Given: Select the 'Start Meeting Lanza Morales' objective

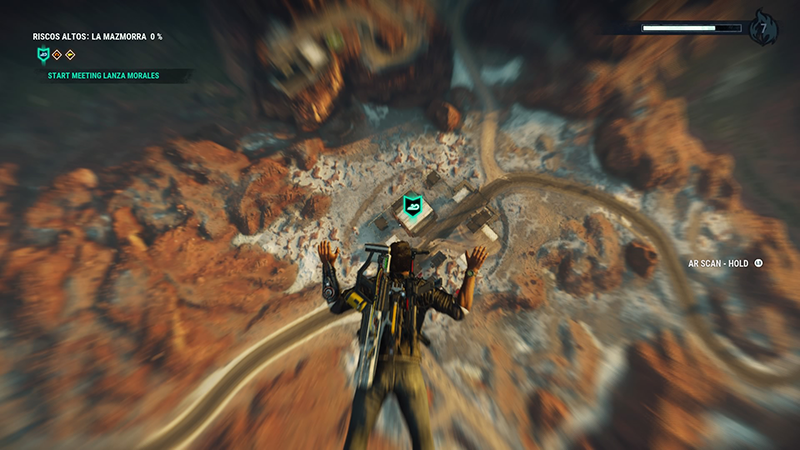Looking at the screenshot, I should [x=103, y=75].
